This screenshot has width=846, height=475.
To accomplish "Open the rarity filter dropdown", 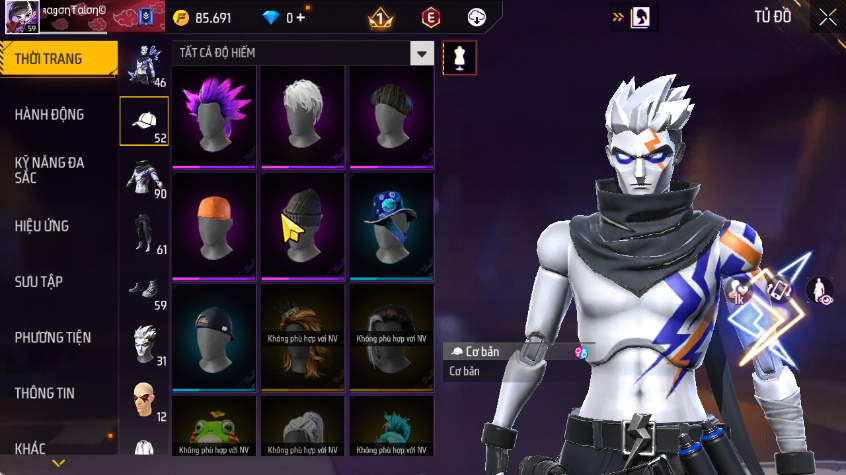I will 423,54.
